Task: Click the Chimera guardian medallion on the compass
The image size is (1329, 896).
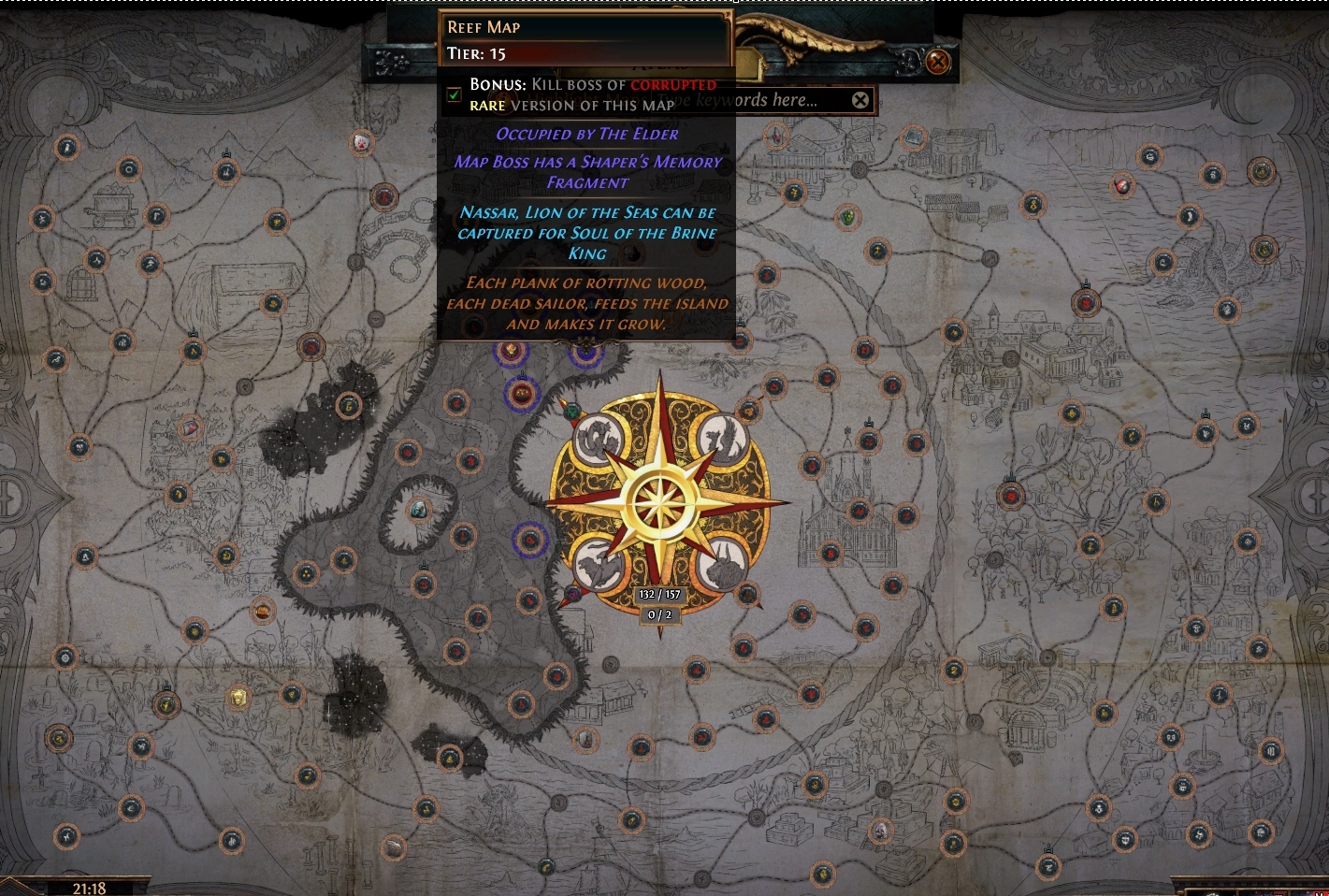Action: click(x=599, y=563)
